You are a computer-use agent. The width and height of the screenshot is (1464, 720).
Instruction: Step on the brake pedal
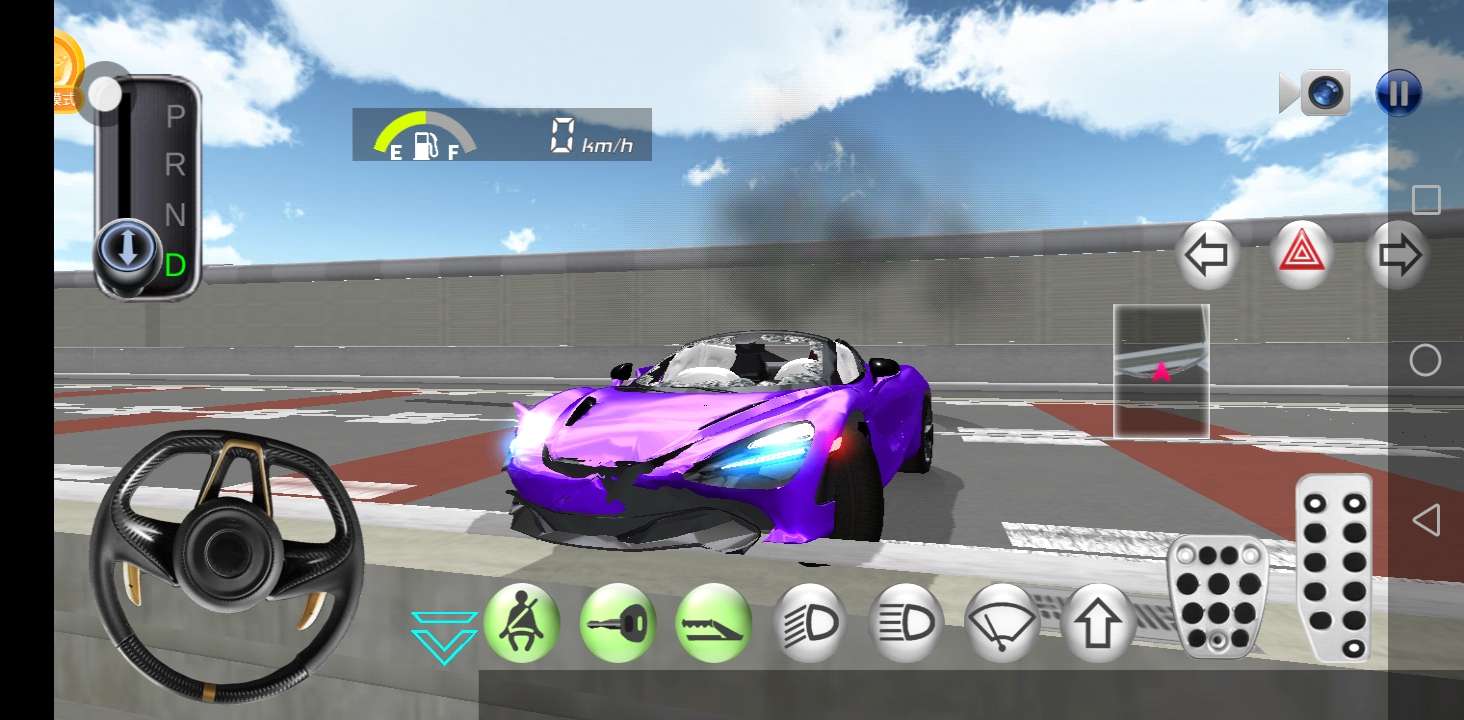coord(1218,597)
